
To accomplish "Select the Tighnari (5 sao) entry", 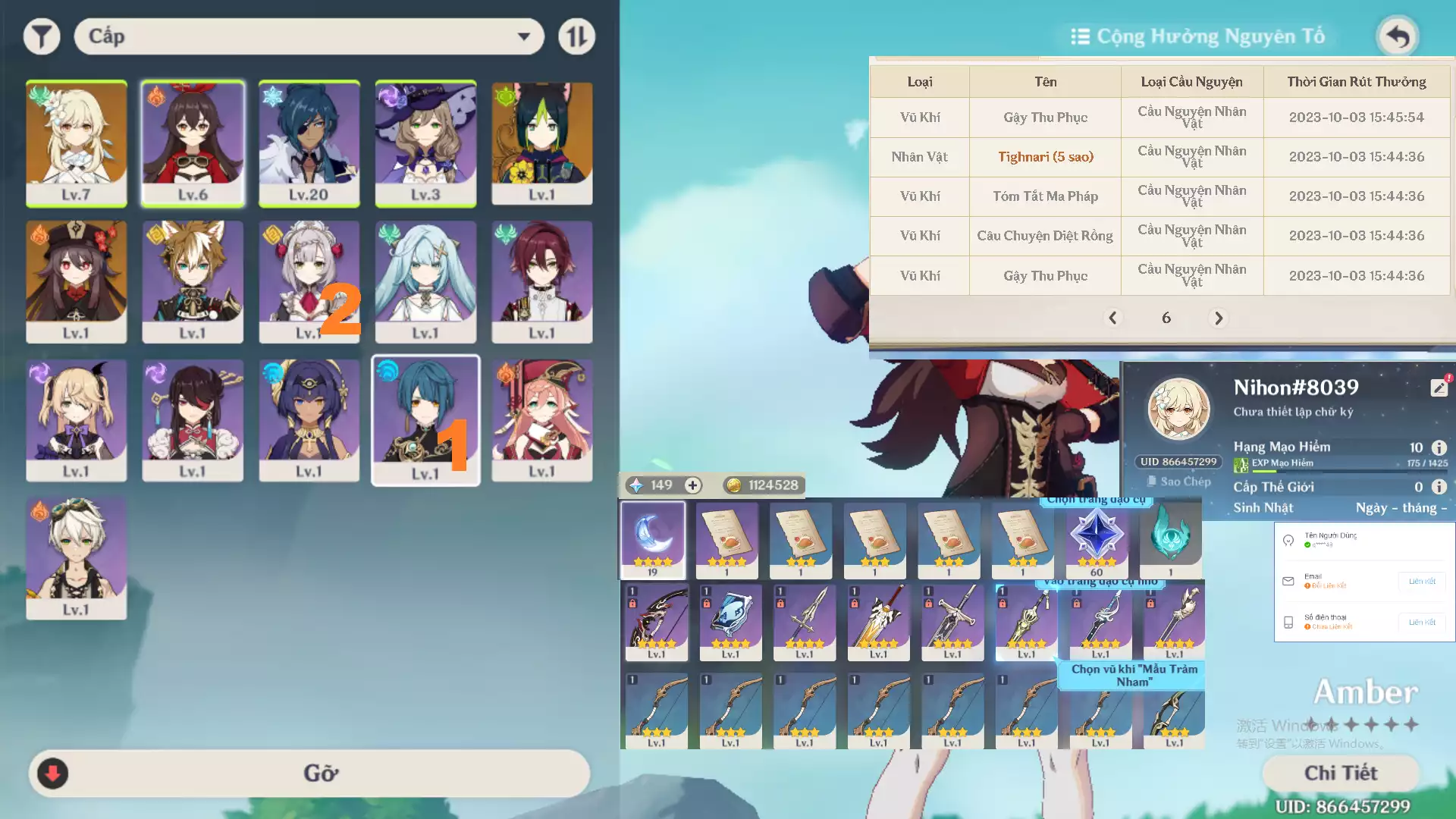I will click(x=1045, y=157).
